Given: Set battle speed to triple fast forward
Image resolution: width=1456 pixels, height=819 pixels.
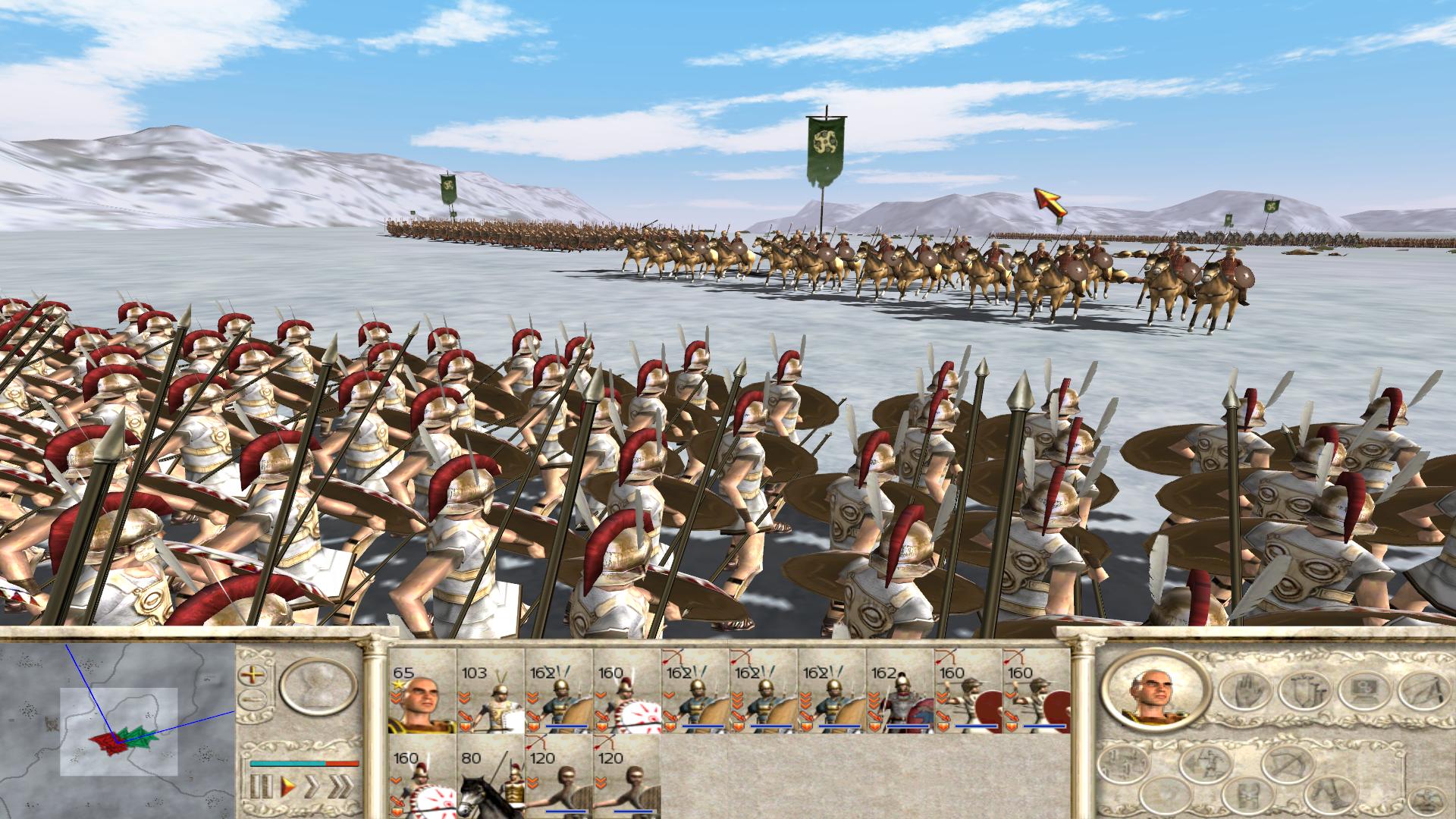Looking at the screenshot, I should tap(341, 786).
